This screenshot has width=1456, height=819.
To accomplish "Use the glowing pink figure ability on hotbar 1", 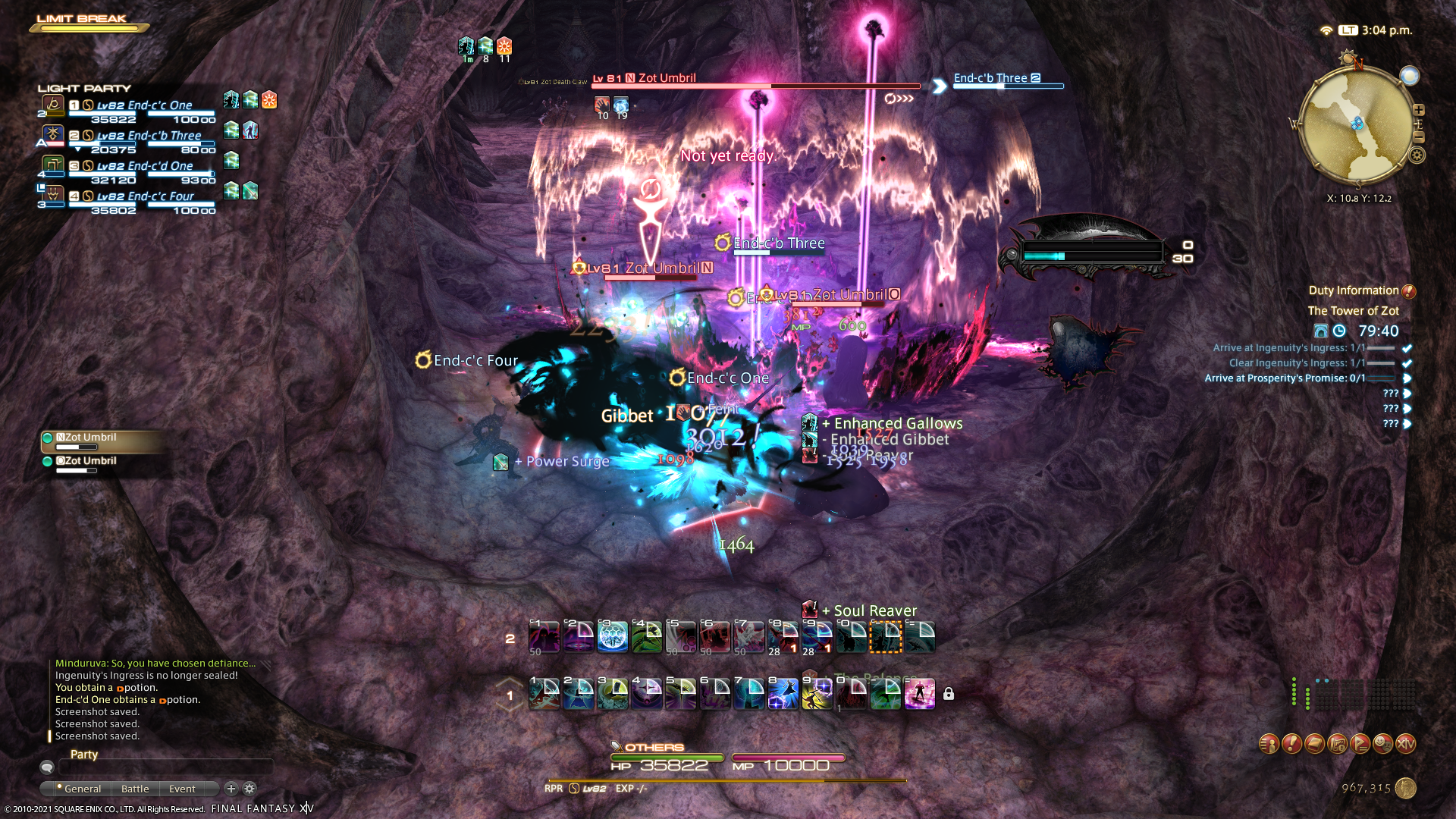I will (x=919, y=695).
